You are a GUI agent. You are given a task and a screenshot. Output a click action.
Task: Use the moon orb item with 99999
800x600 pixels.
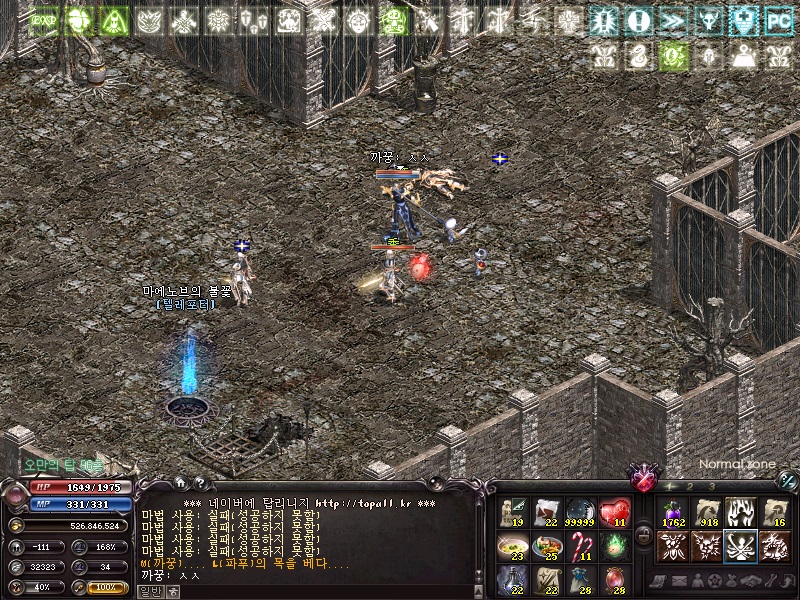coord(581,512)
